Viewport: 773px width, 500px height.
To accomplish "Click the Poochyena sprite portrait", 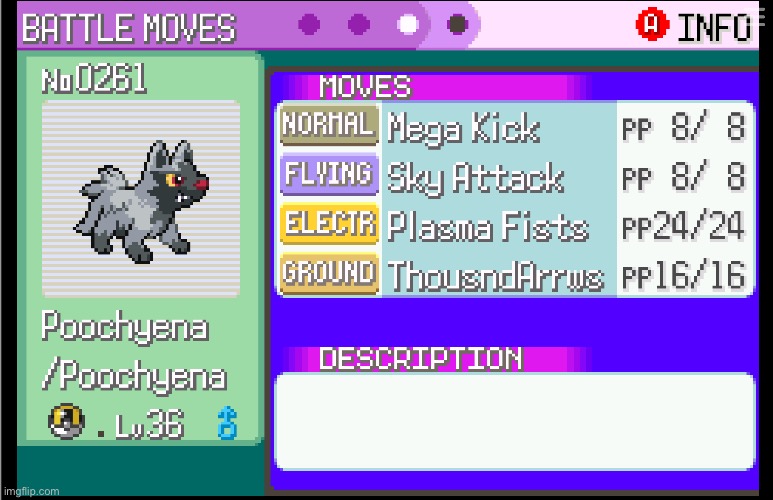I will point(140,197).
